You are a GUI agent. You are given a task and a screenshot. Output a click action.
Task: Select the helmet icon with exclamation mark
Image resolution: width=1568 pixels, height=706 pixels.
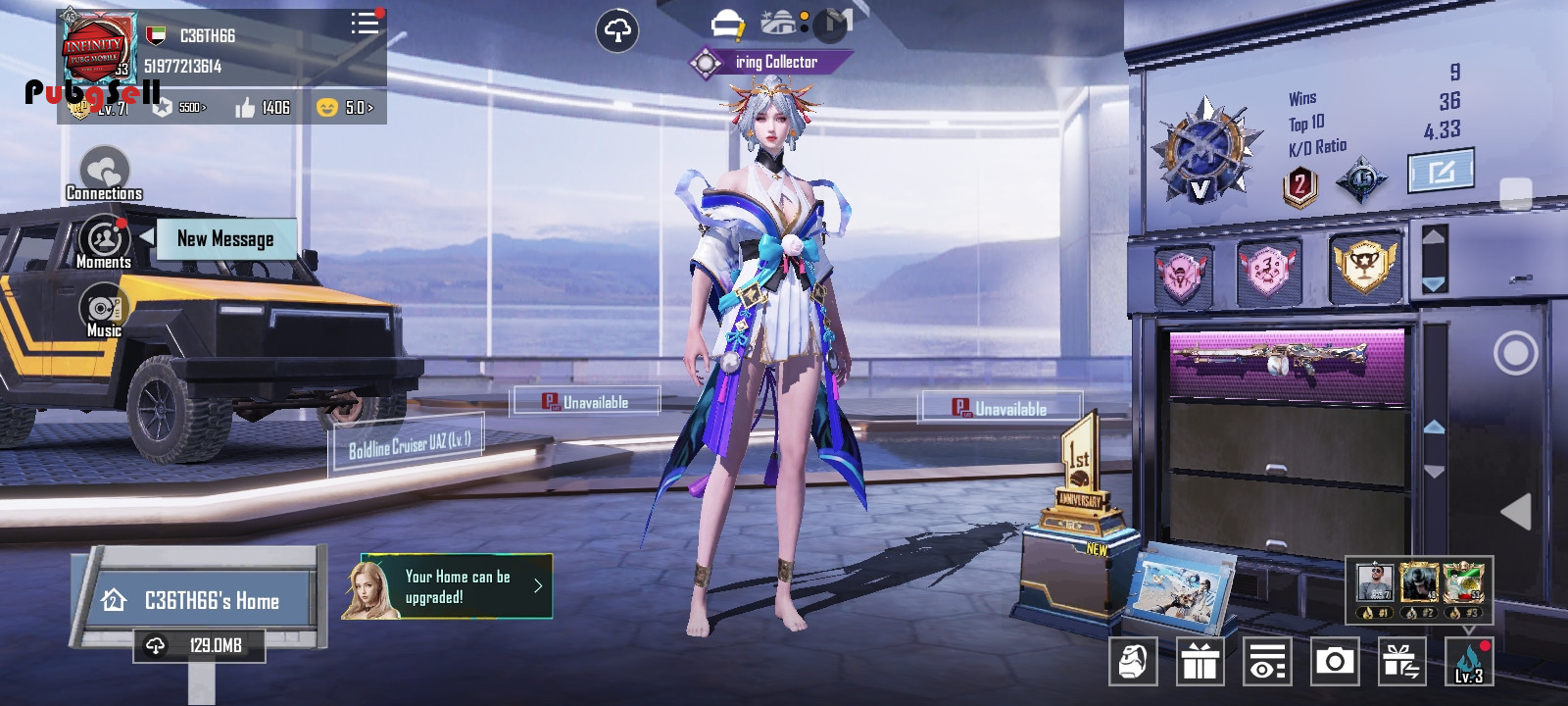tap(726, 24)
